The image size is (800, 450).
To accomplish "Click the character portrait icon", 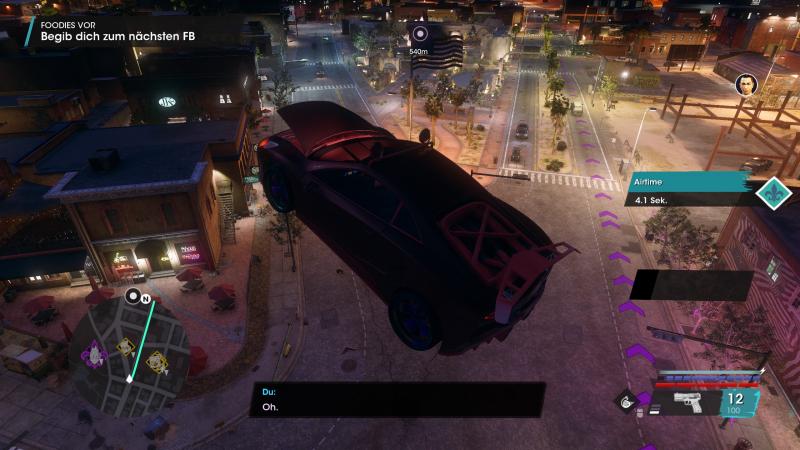I will tap(746, 85).
